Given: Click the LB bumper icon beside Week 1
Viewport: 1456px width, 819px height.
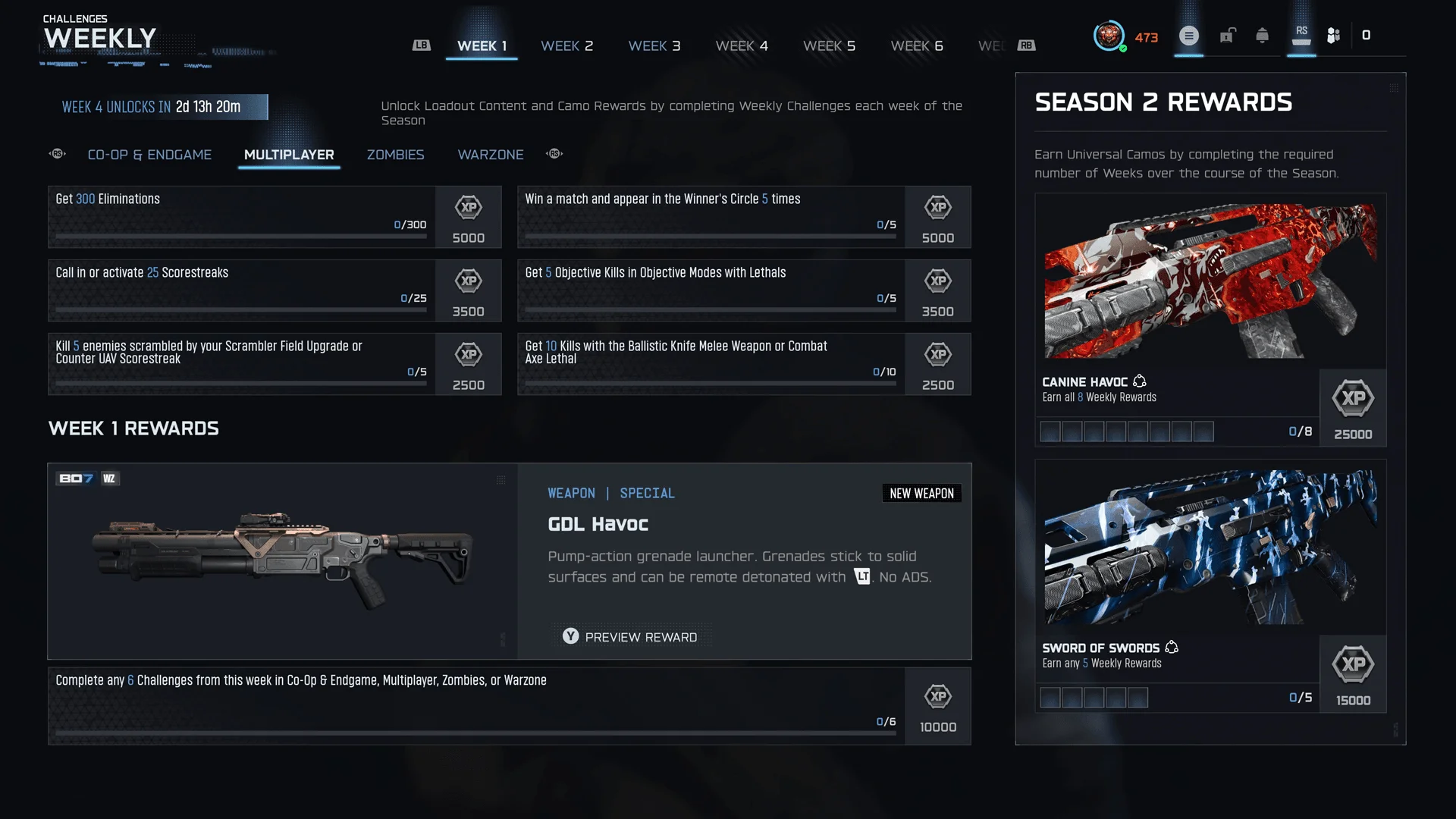Looking at the screenshot, I should (422, 45).
